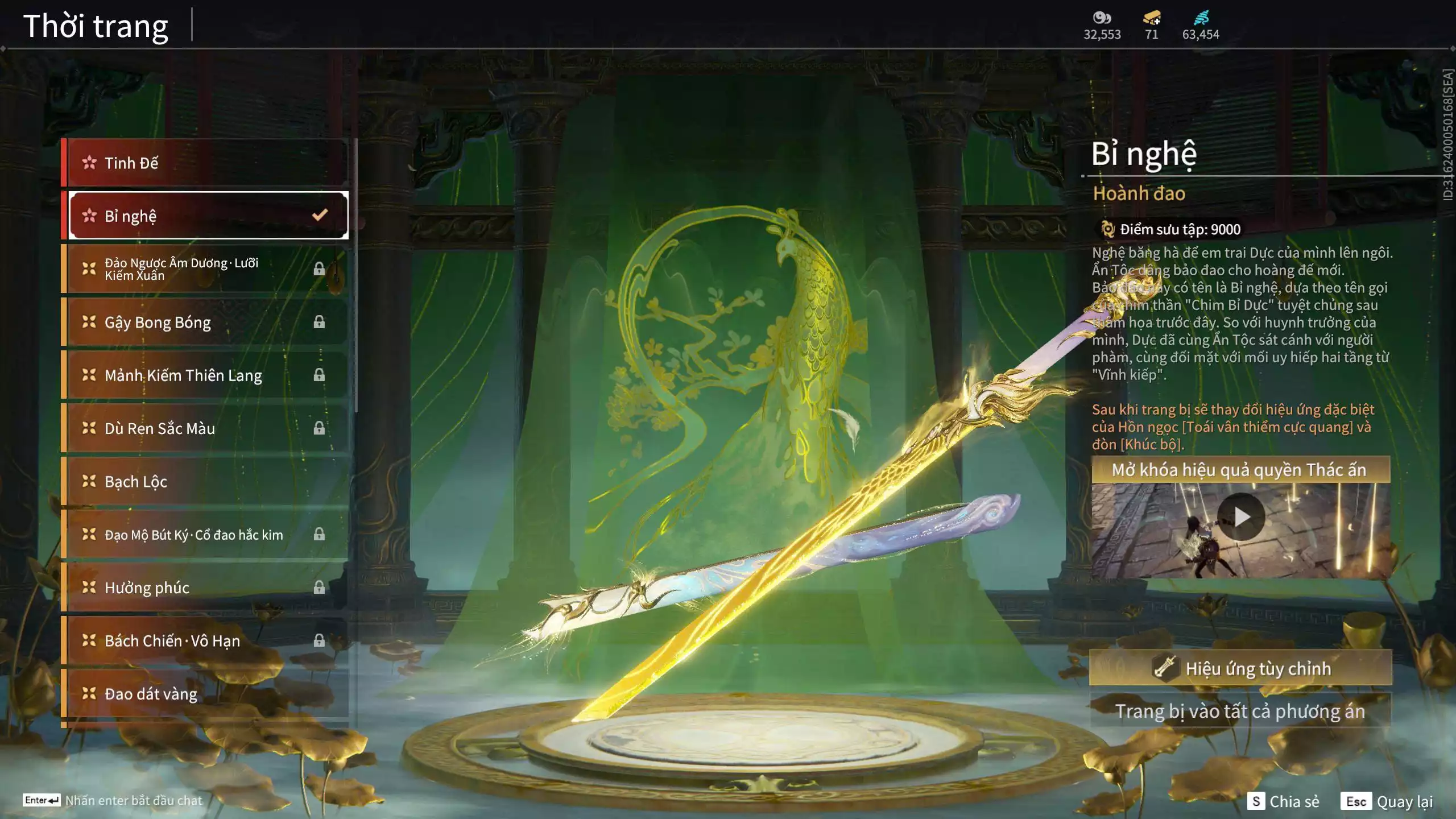Play the Thác ấn effect preview video
The width and height of the screenshot is (1456, 819).
click(1241, 517)
